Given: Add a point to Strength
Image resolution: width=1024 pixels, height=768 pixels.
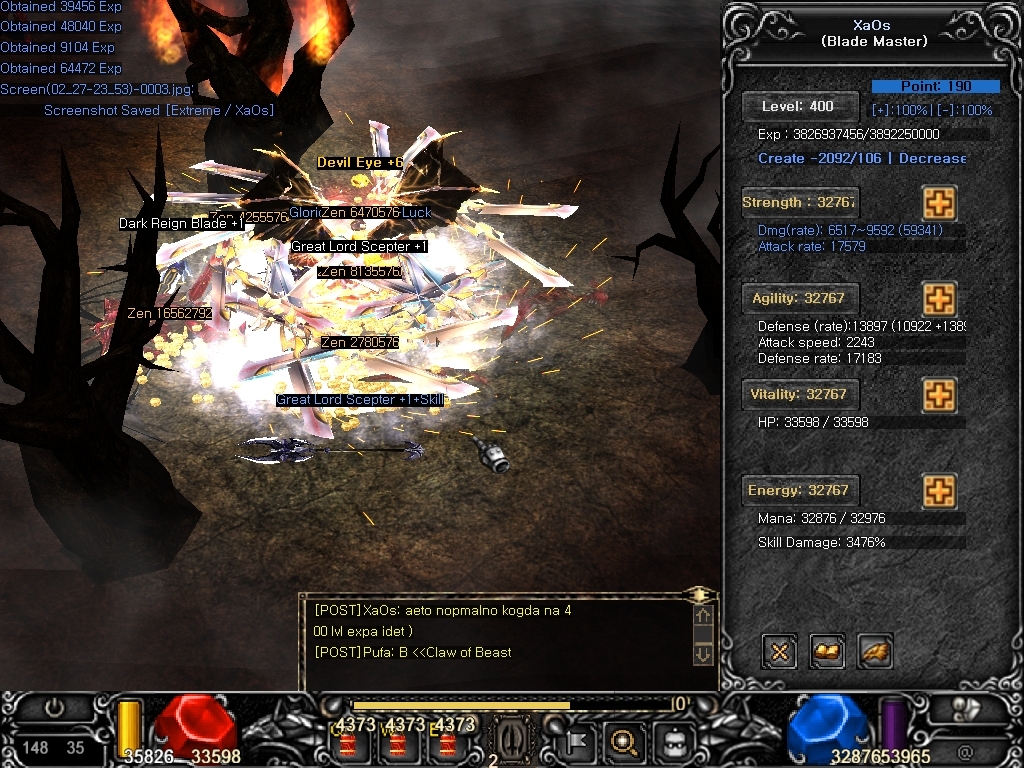Looking at the screenshot, I should (x=938, y=202).
